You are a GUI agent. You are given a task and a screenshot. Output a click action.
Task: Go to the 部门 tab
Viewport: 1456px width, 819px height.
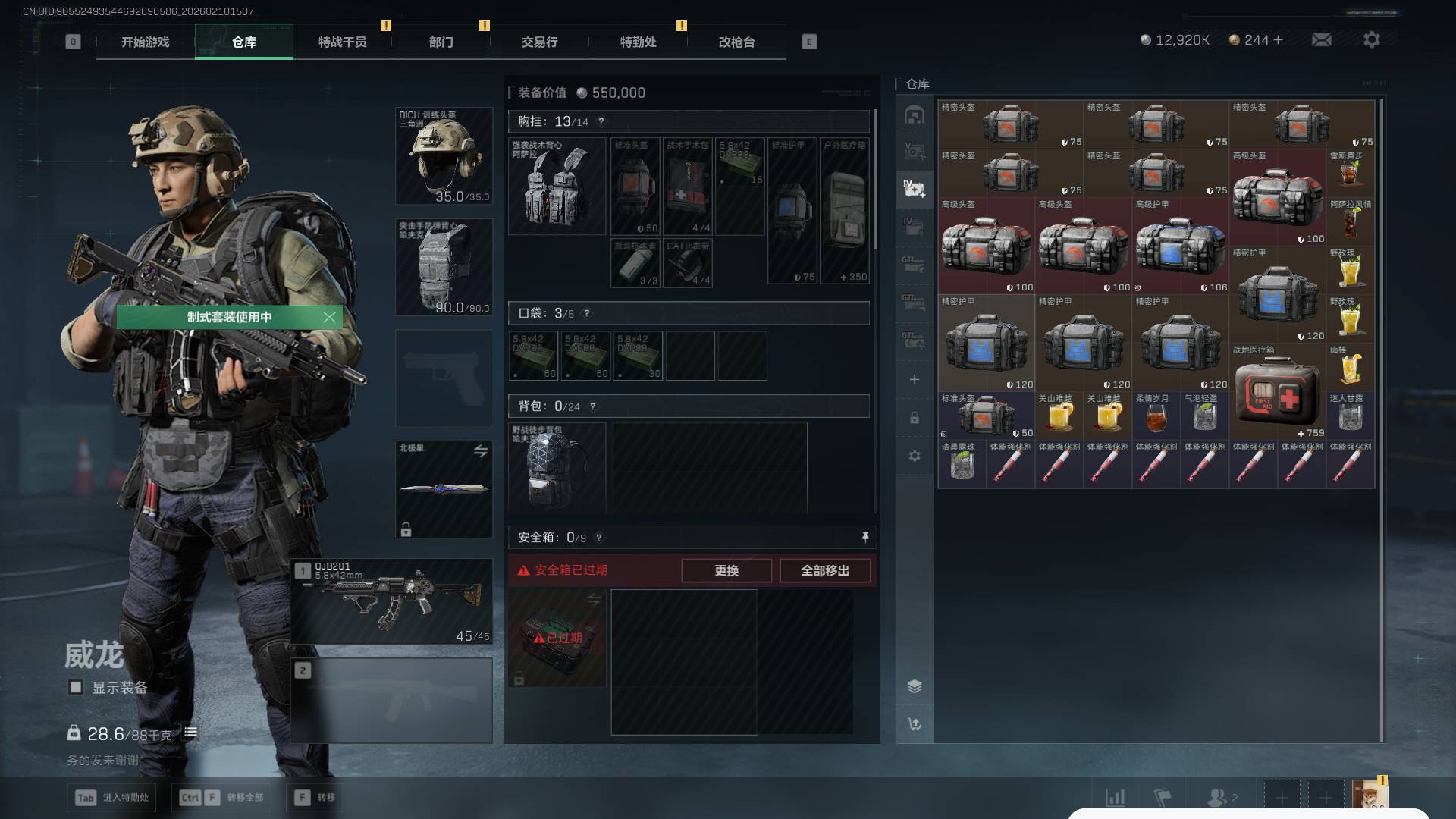tap(441, 42)
